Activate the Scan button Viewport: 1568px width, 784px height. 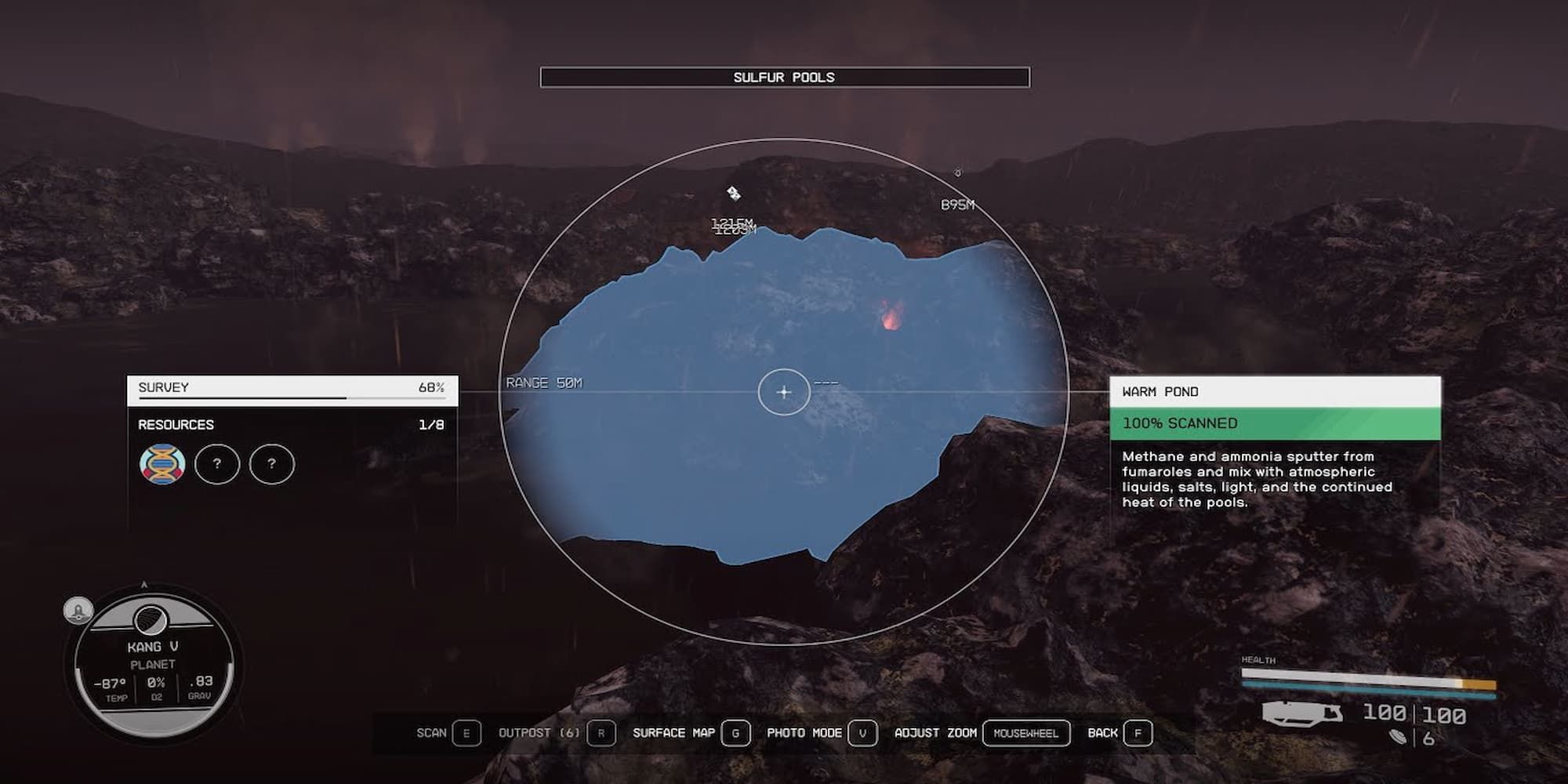click(466, 733)
